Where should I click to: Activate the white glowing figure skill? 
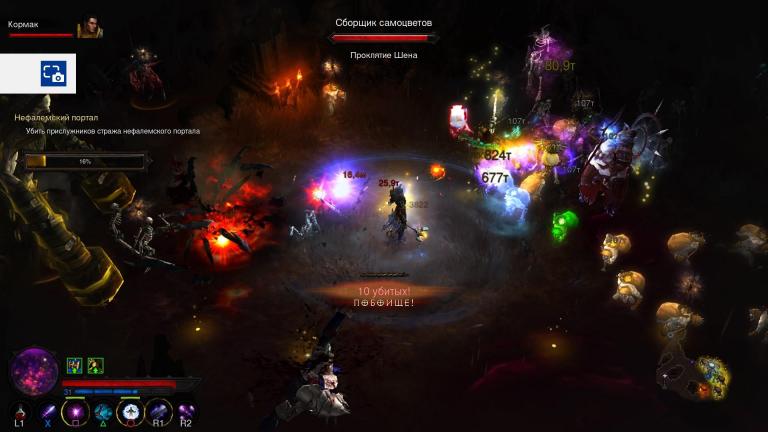click(130, 411)
